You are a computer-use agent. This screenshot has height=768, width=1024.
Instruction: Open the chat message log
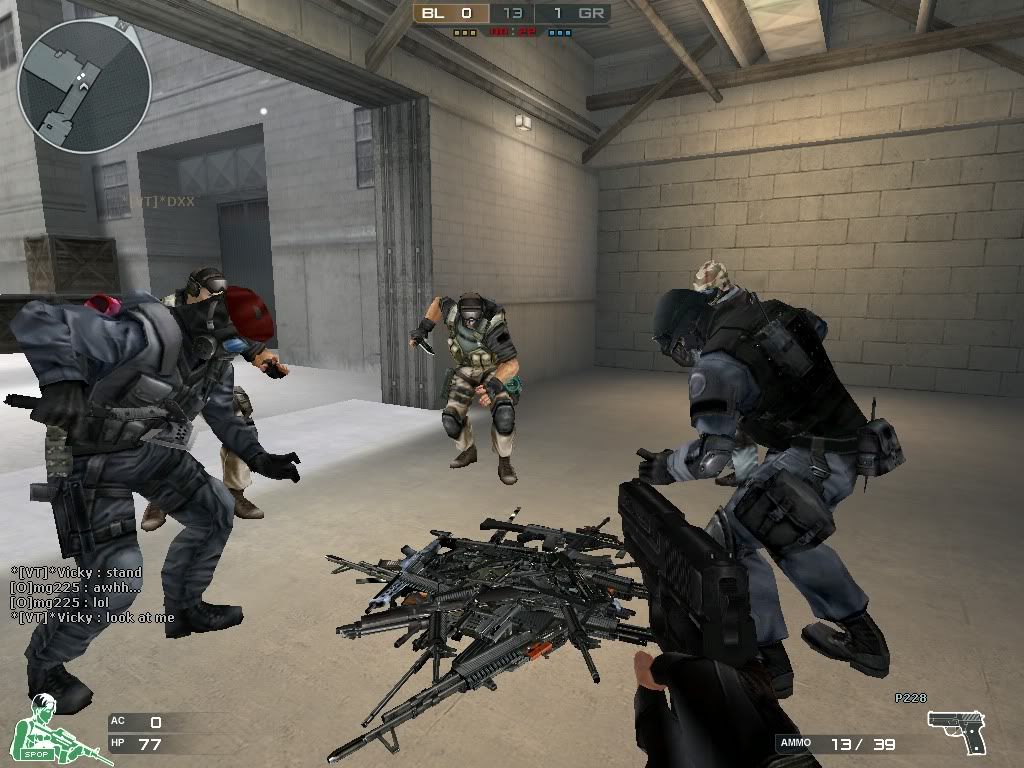[92, 595]
